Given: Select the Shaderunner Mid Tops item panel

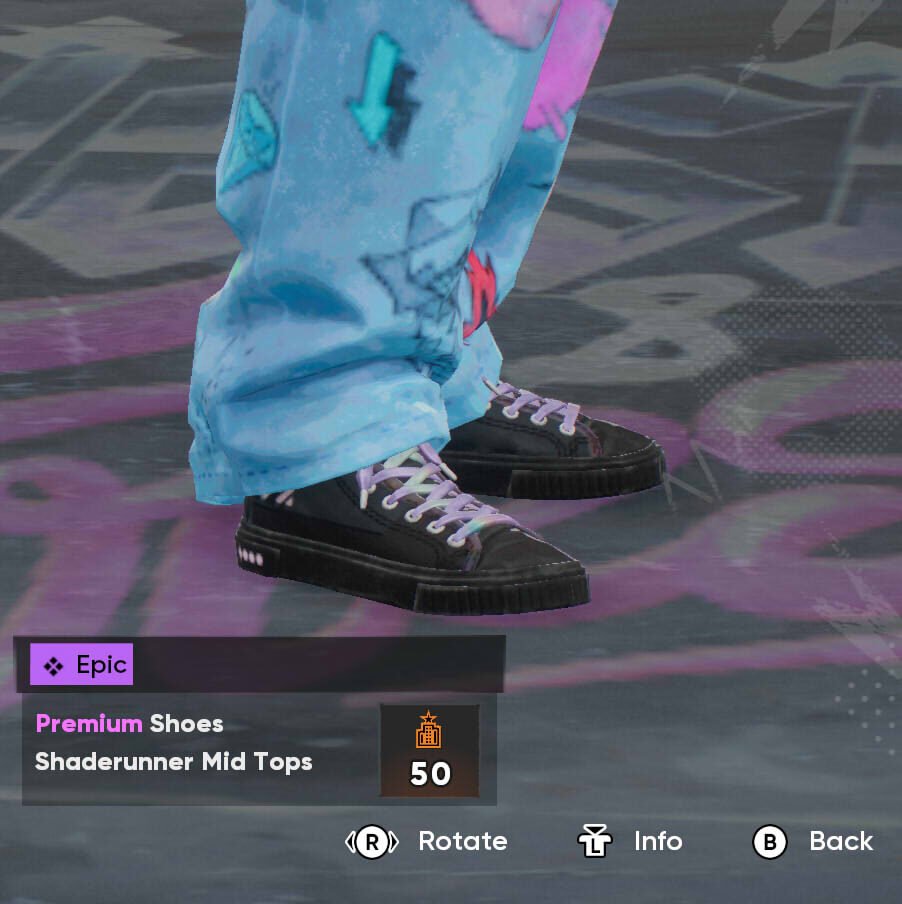Looking at the screenshot, I should (x=200, y=745).
